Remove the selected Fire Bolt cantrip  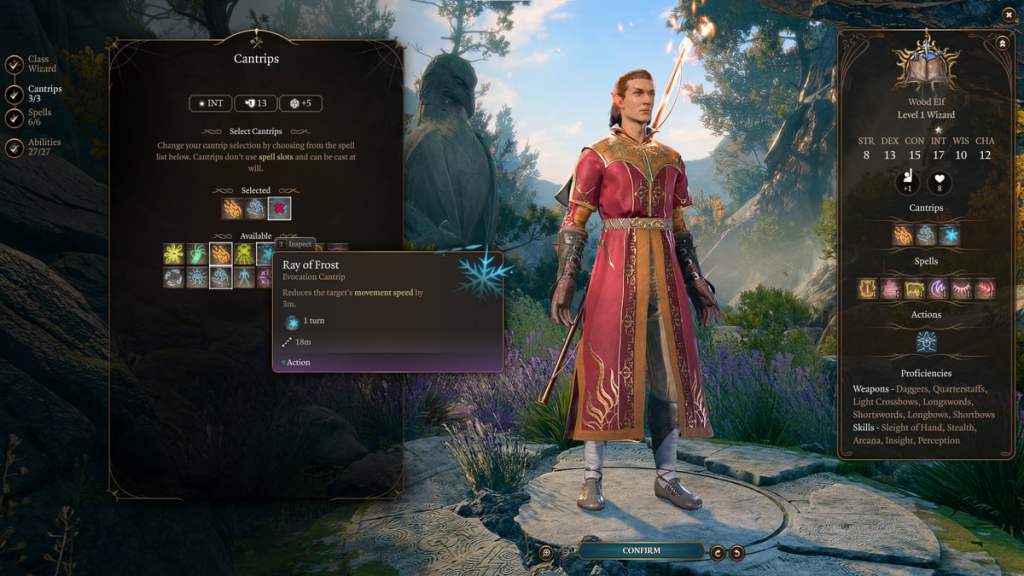coord(232,208)
